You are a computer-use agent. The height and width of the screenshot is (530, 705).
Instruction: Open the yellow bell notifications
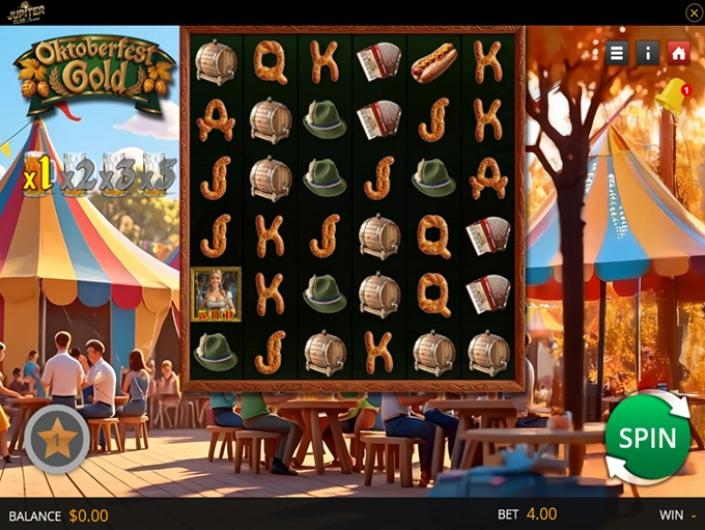pos(671,97)
